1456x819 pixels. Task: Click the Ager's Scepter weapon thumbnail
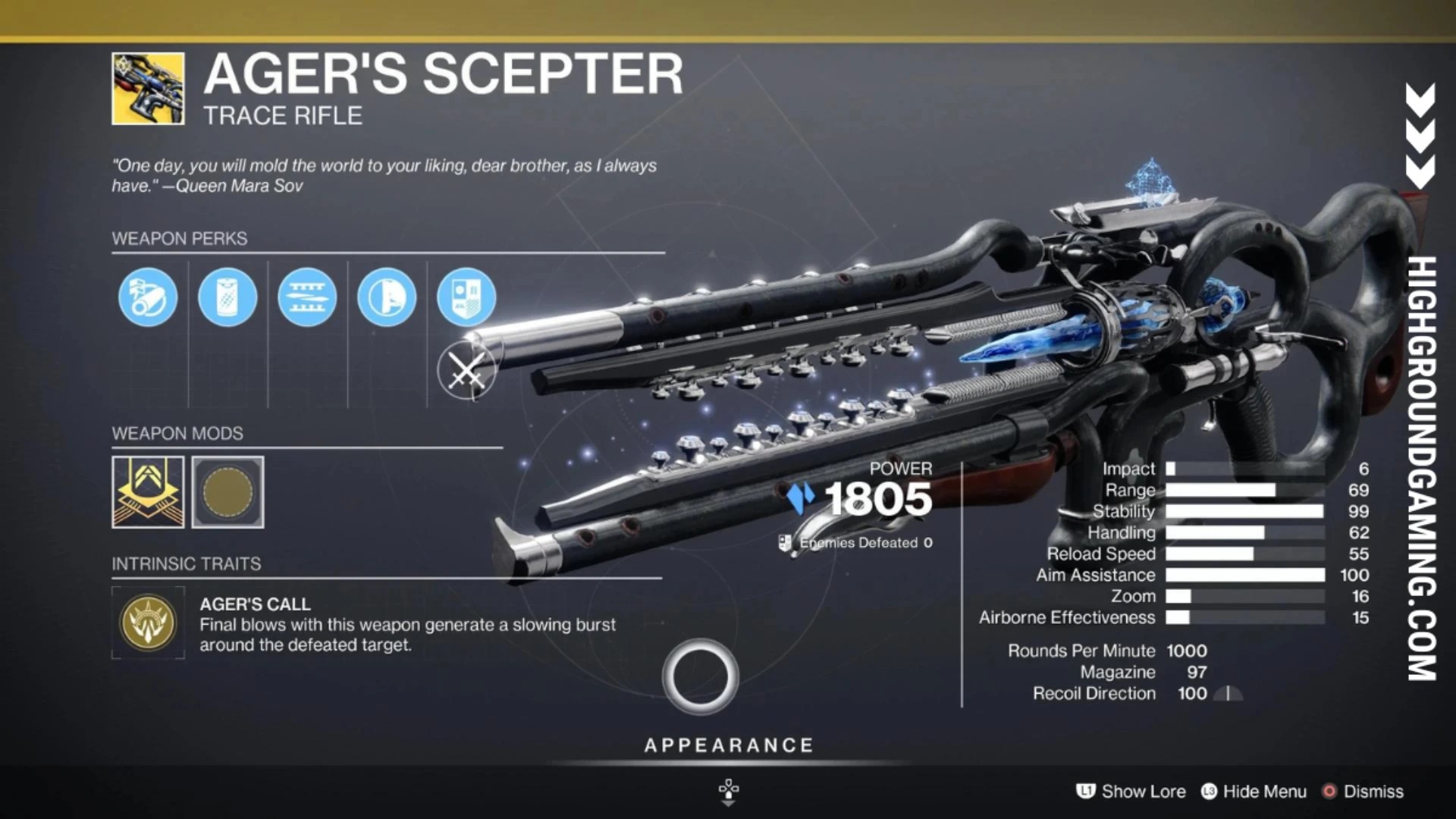148,87
